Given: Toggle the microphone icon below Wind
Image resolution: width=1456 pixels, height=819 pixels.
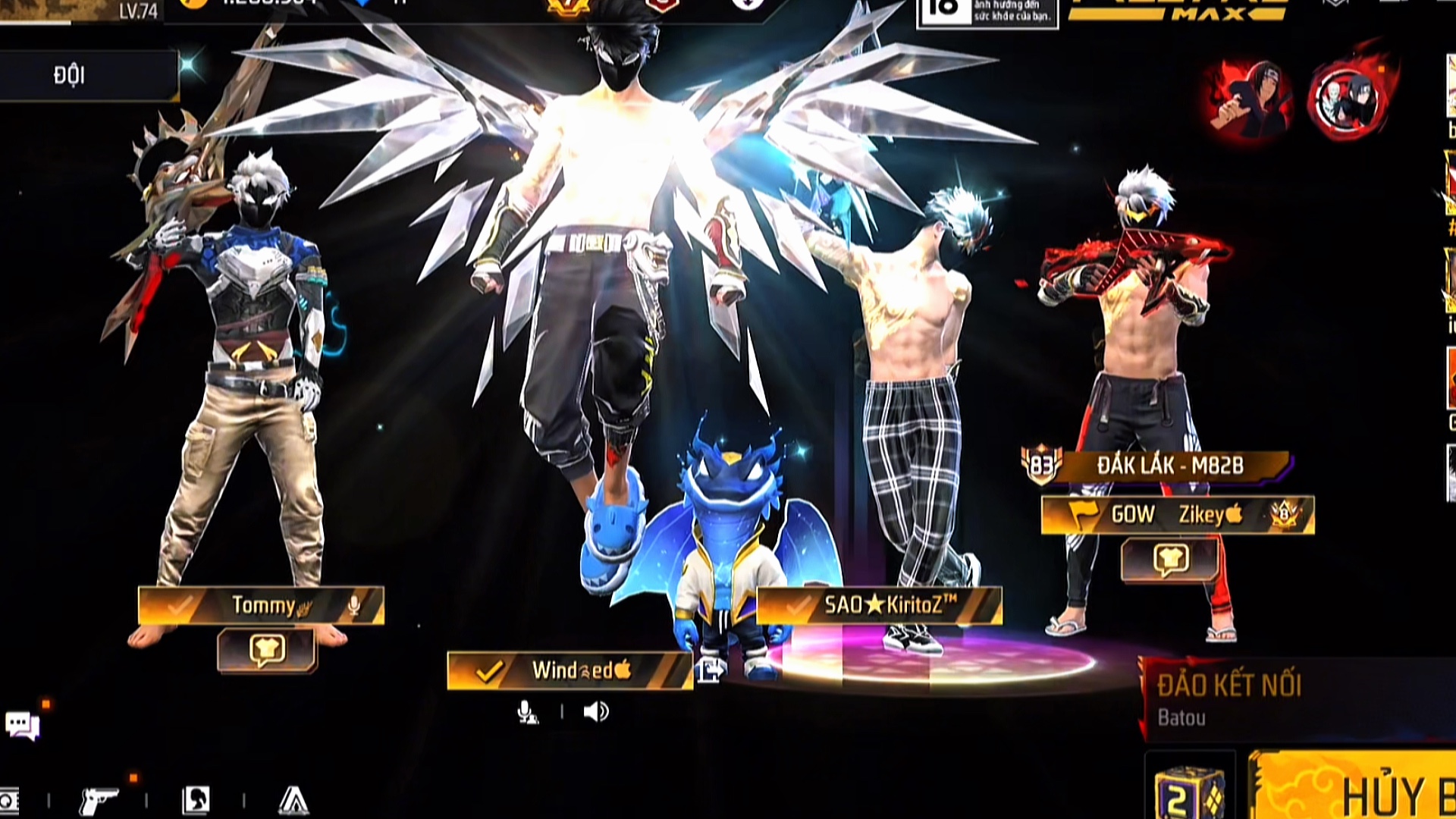Looking at the screenshot, I should pyautogui.click(x=527, y=712).
